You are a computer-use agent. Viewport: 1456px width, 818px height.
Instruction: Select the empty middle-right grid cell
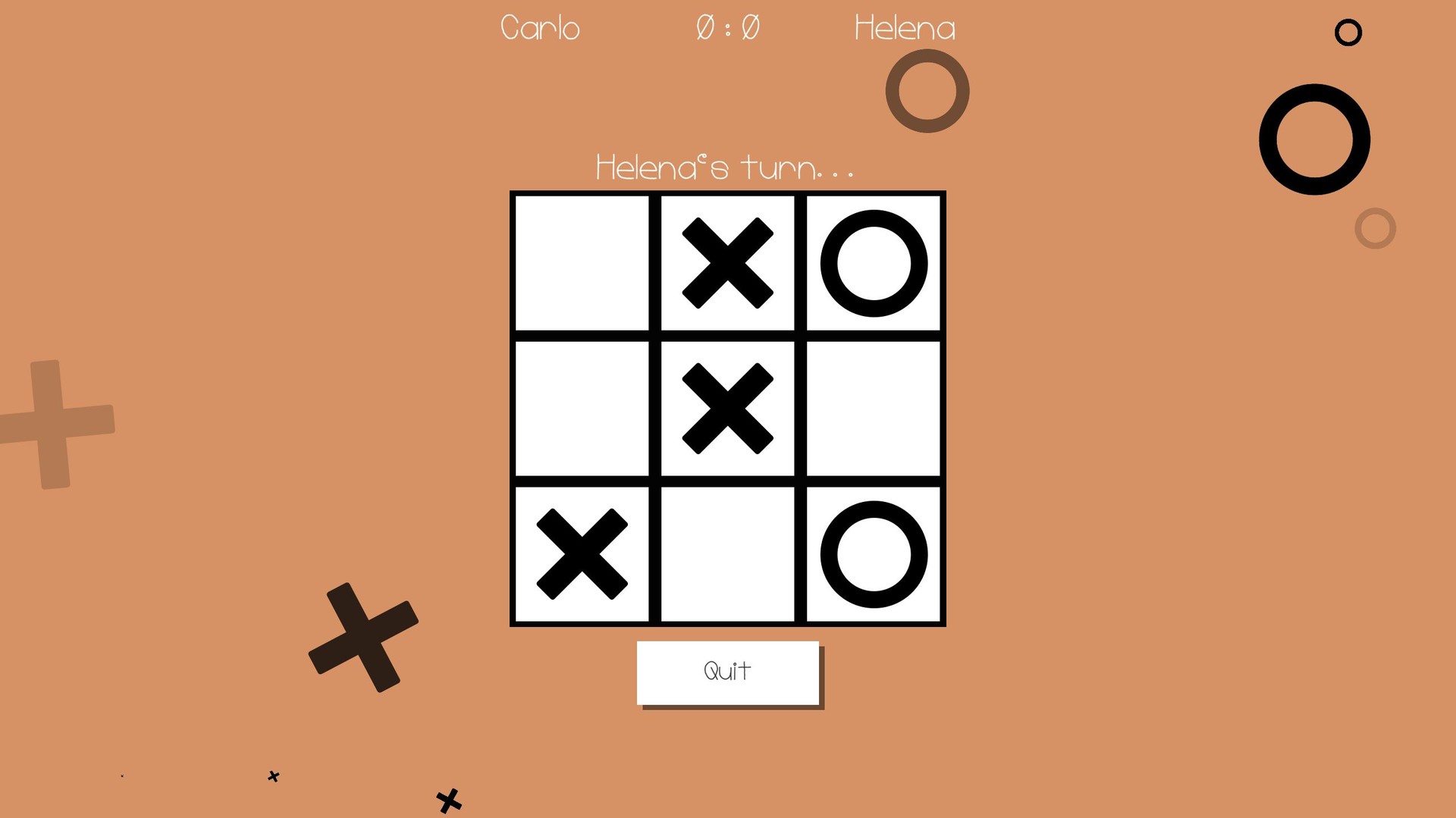(872, 409)
